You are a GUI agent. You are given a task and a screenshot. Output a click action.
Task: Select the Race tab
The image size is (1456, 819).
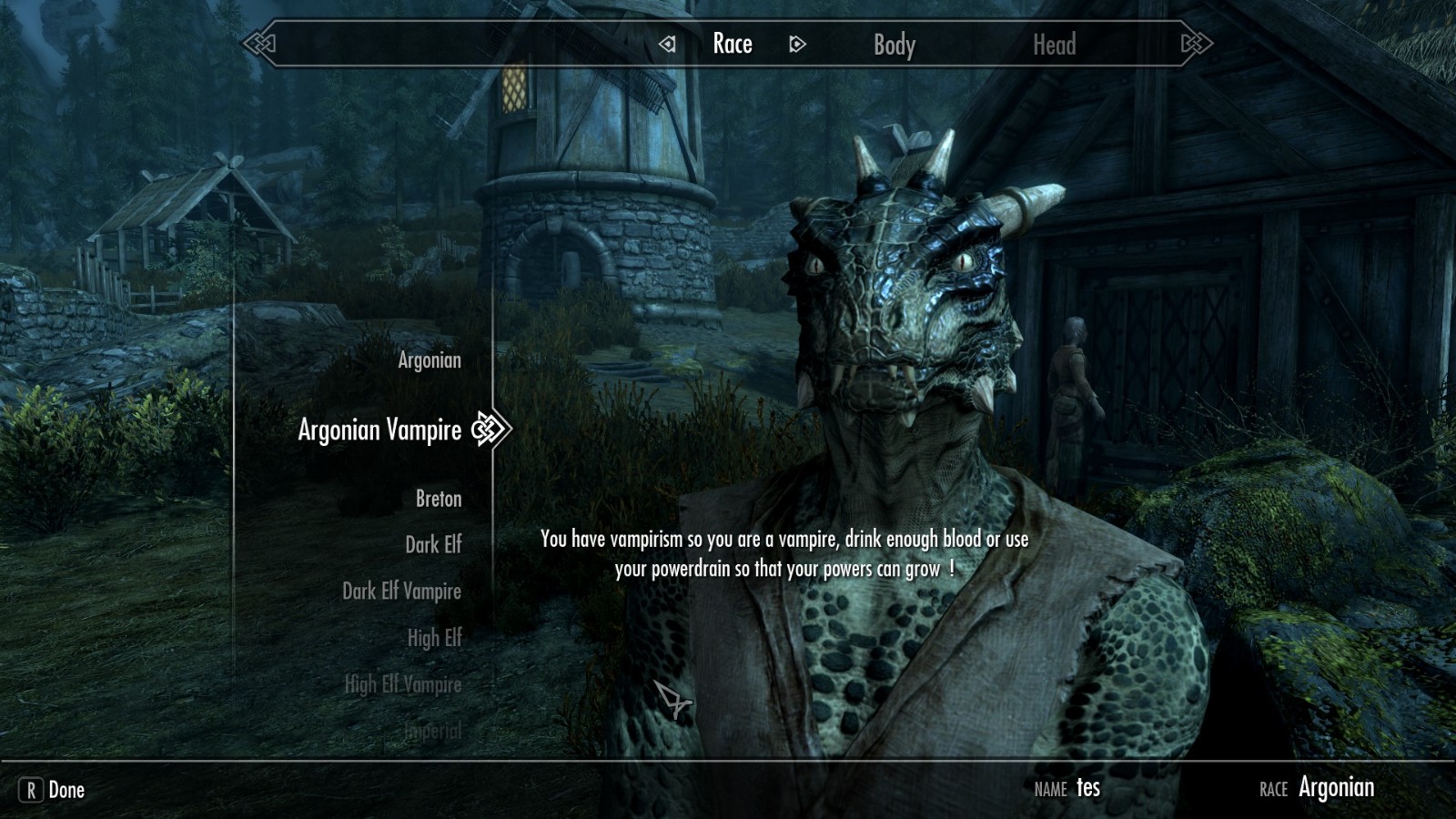732,44
